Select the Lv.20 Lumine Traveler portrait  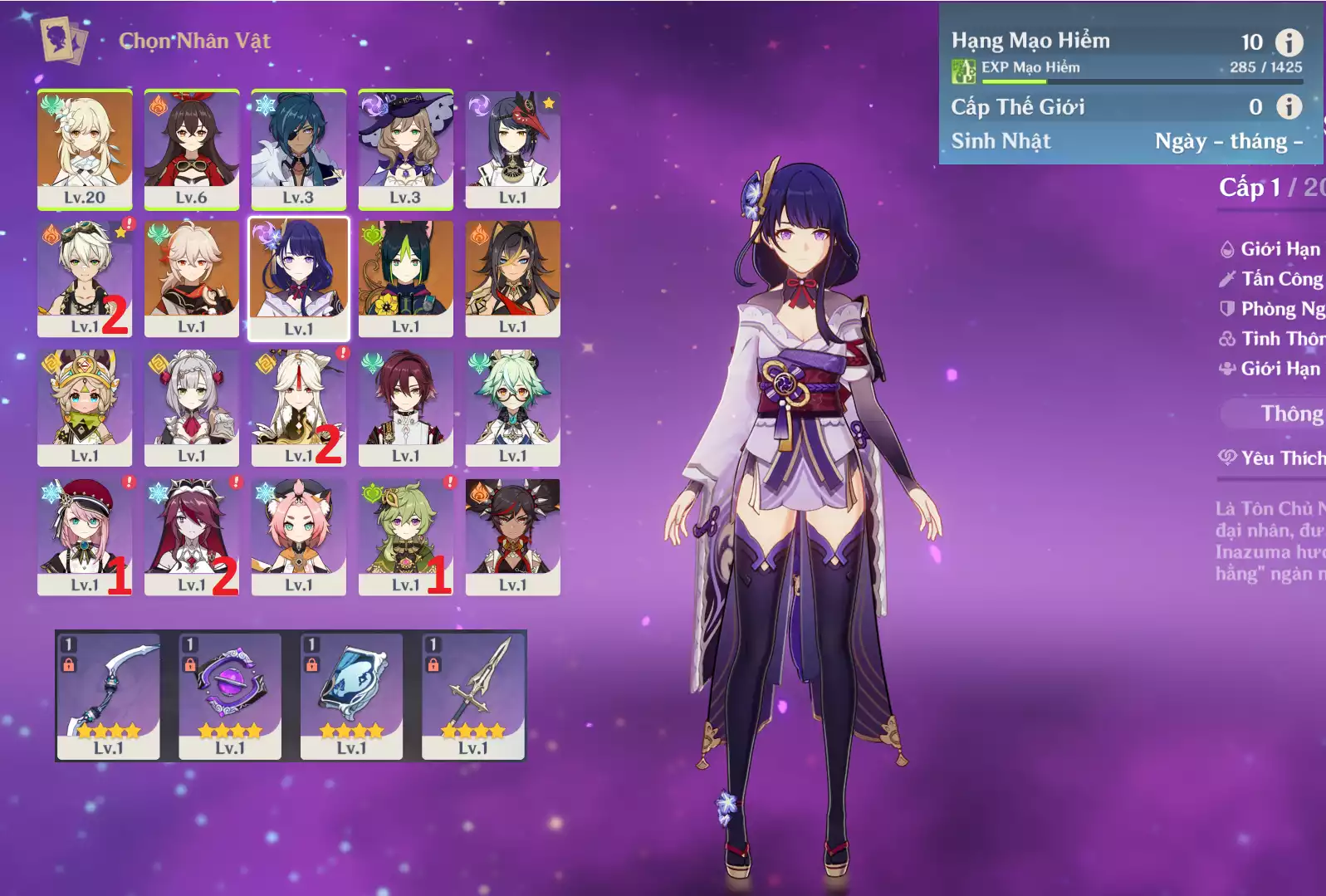coord(85,148)
